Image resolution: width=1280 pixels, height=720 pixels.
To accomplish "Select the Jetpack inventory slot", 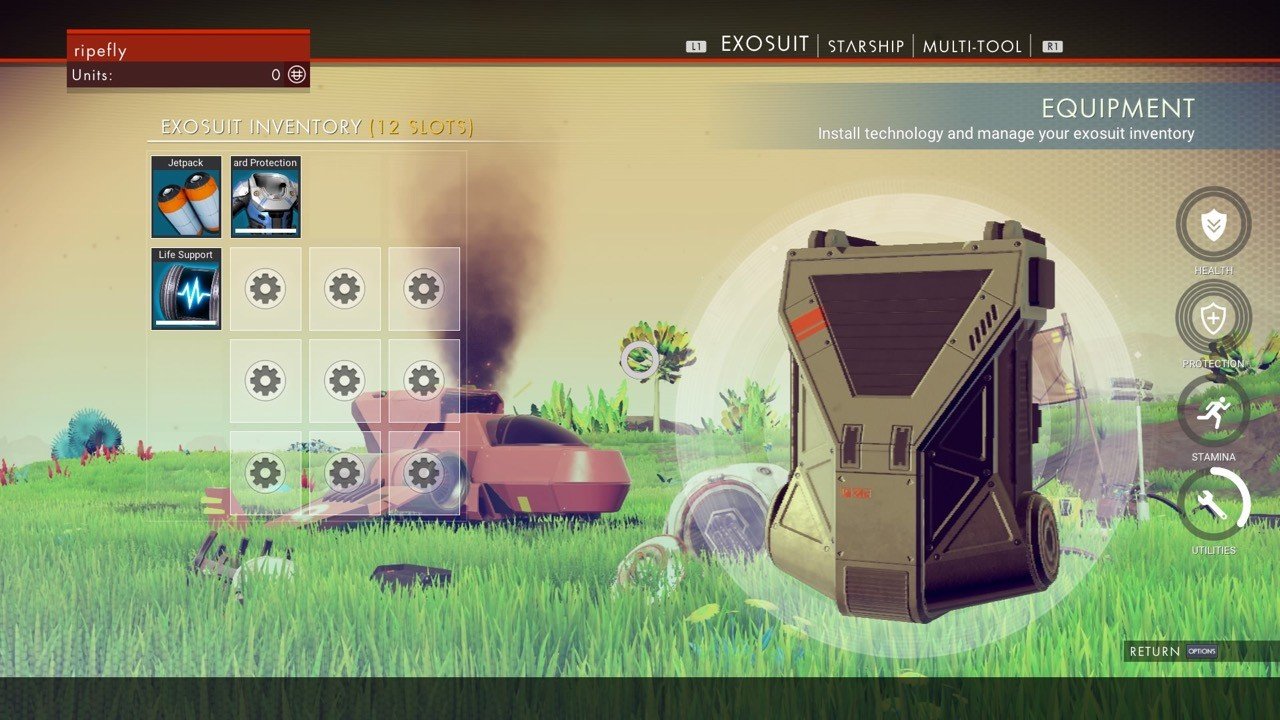I will point(186,197).
